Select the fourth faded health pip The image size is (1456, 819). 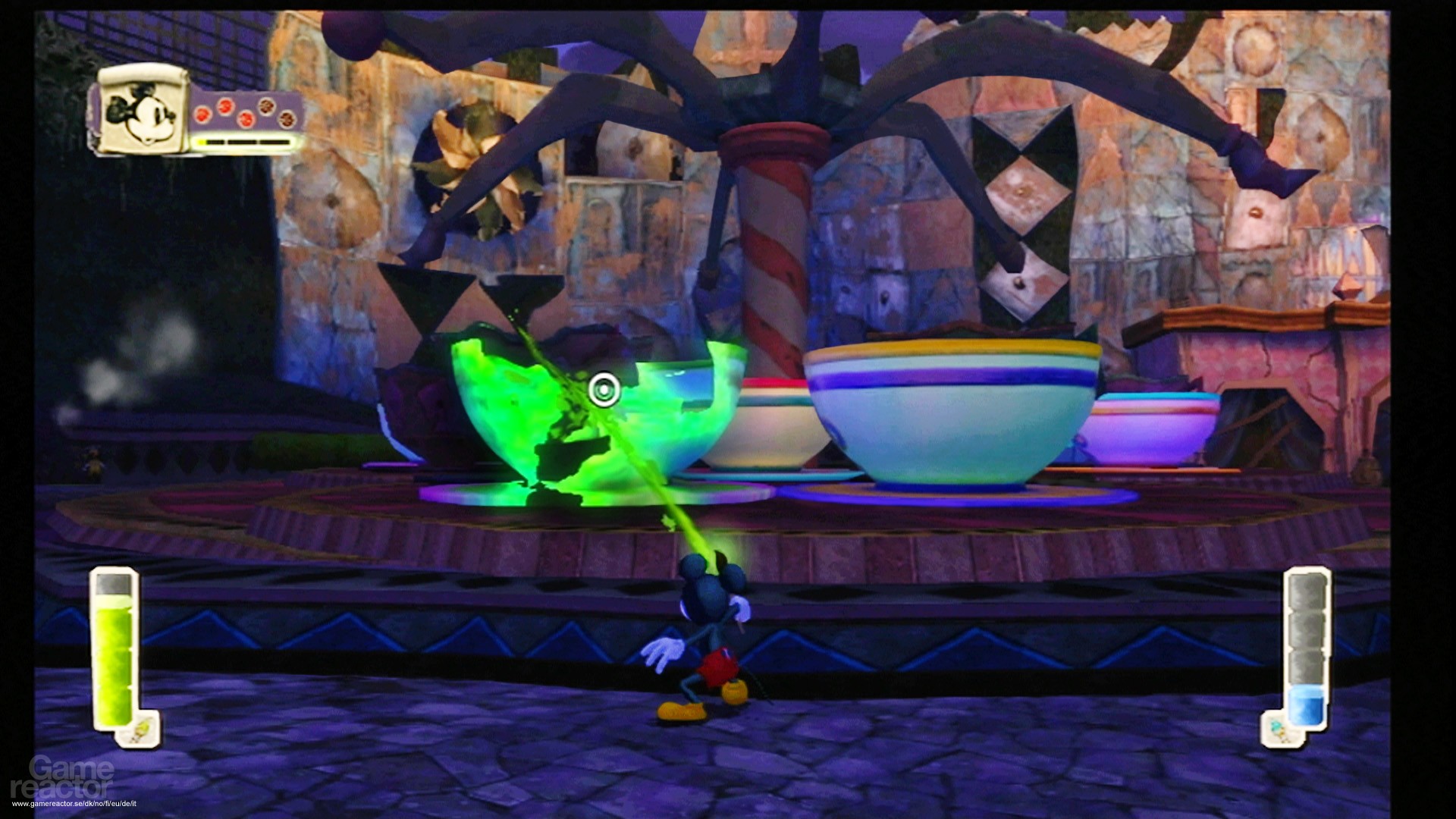[266, 106]
